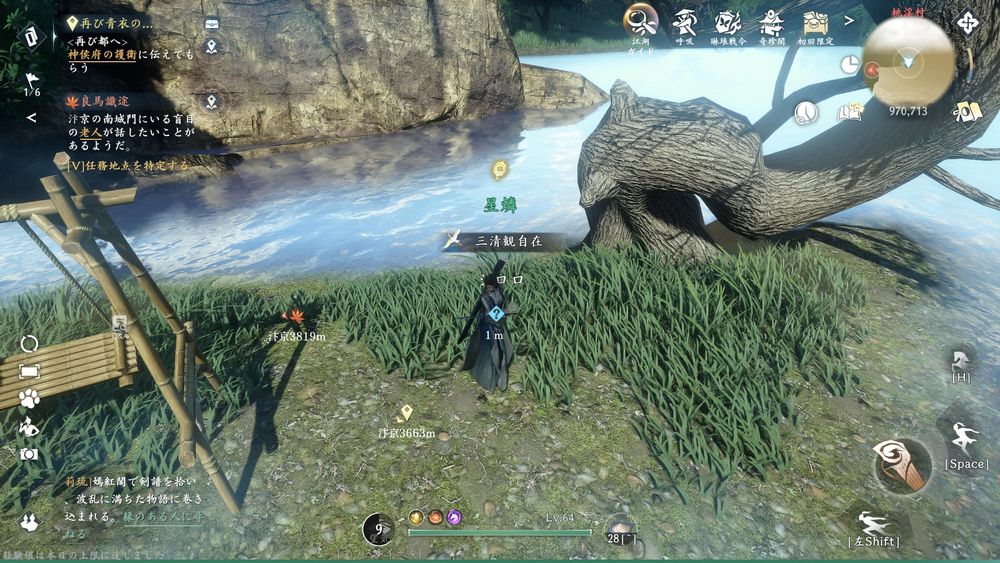Click the flag icon showing 1/6
1000x563 pixels.
click(x=31, y=82)
